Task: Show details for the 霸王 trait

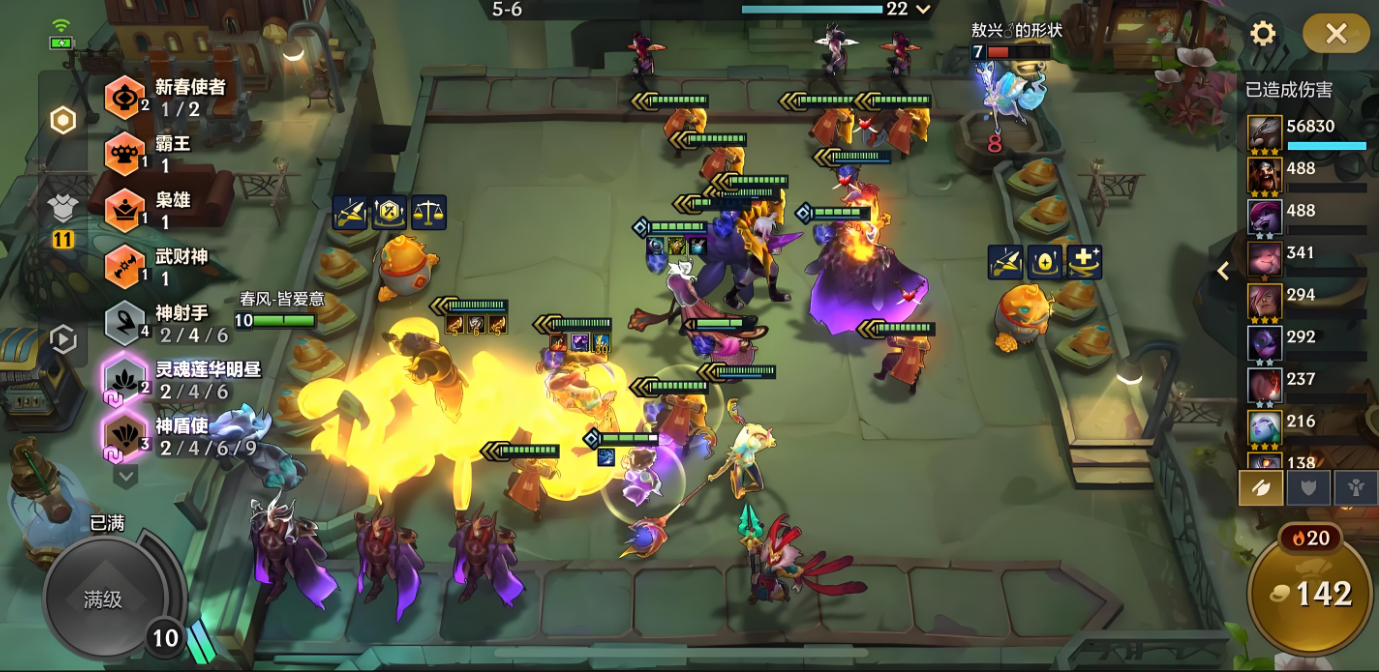Action: click(126, 153)
